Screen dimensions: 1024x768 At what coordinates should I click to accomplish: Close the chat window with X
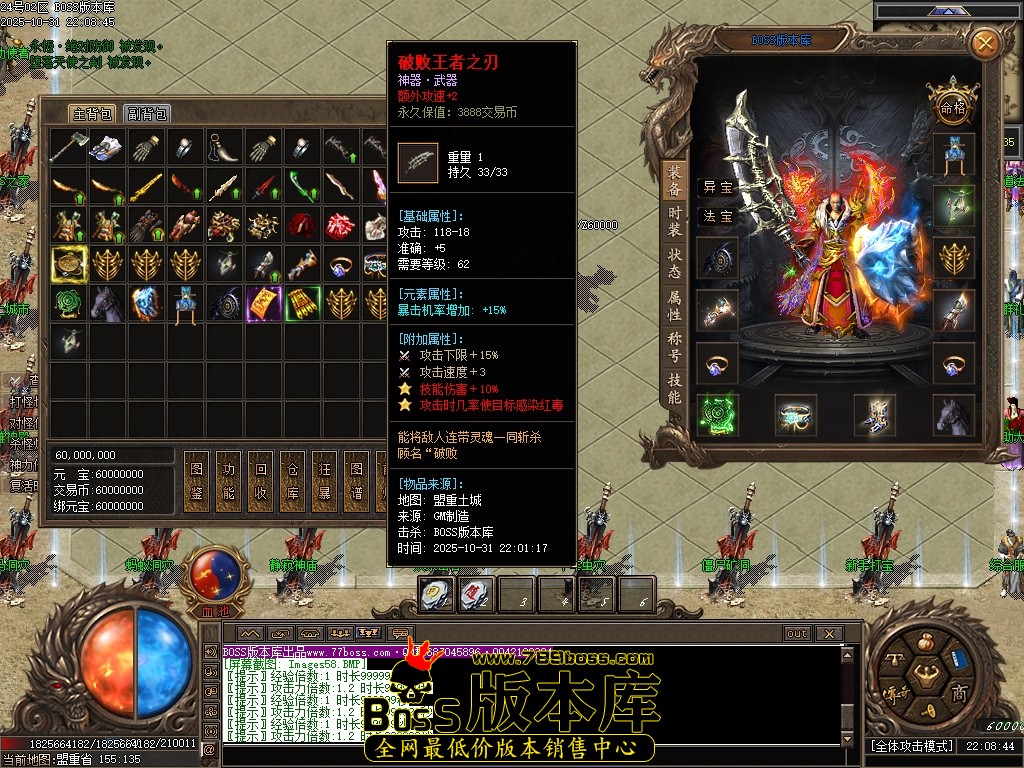[828, 634]
